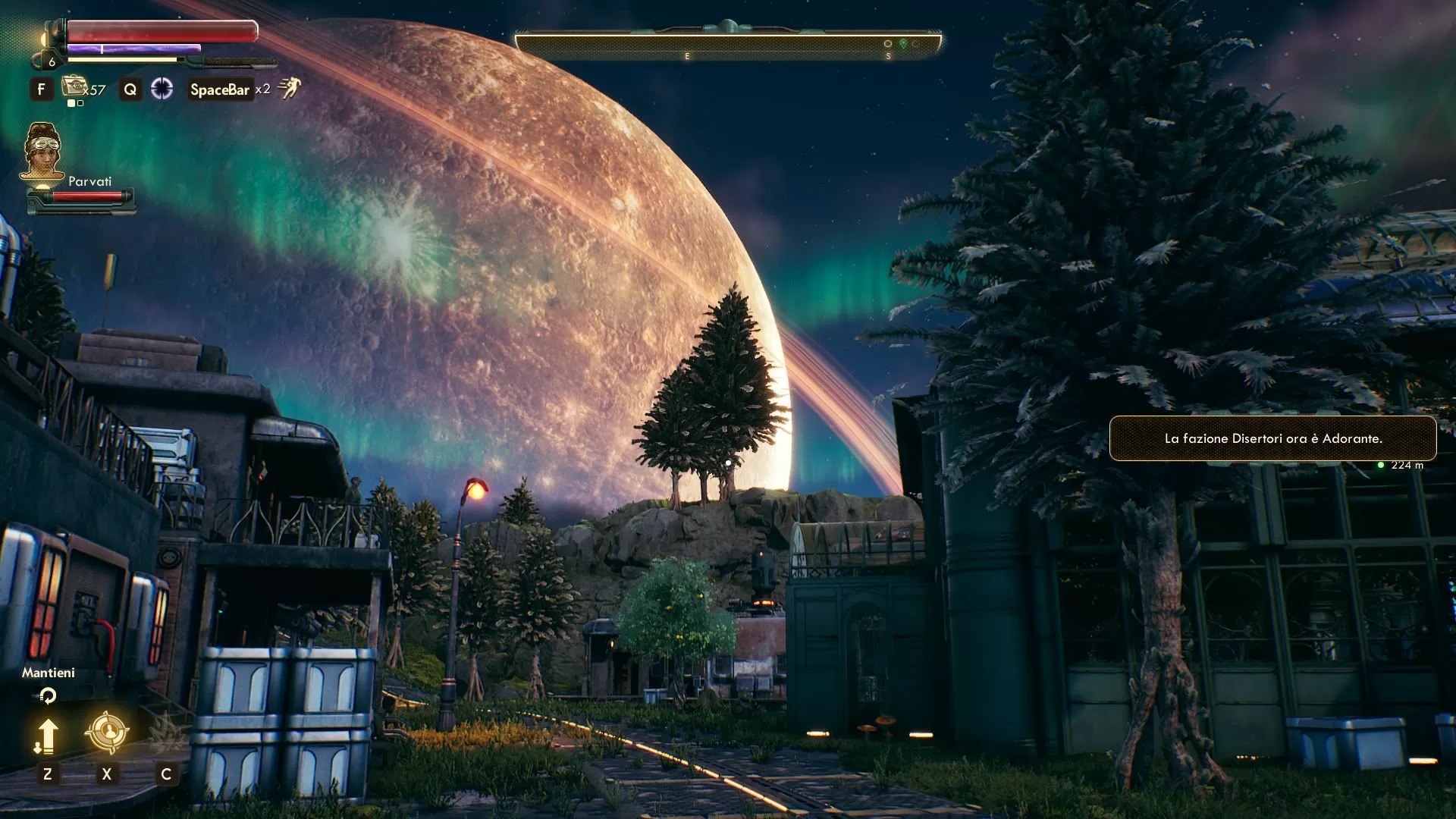Screen dimensions: 1456x819
Task: Click the compass bar
Action: (727, 43)
